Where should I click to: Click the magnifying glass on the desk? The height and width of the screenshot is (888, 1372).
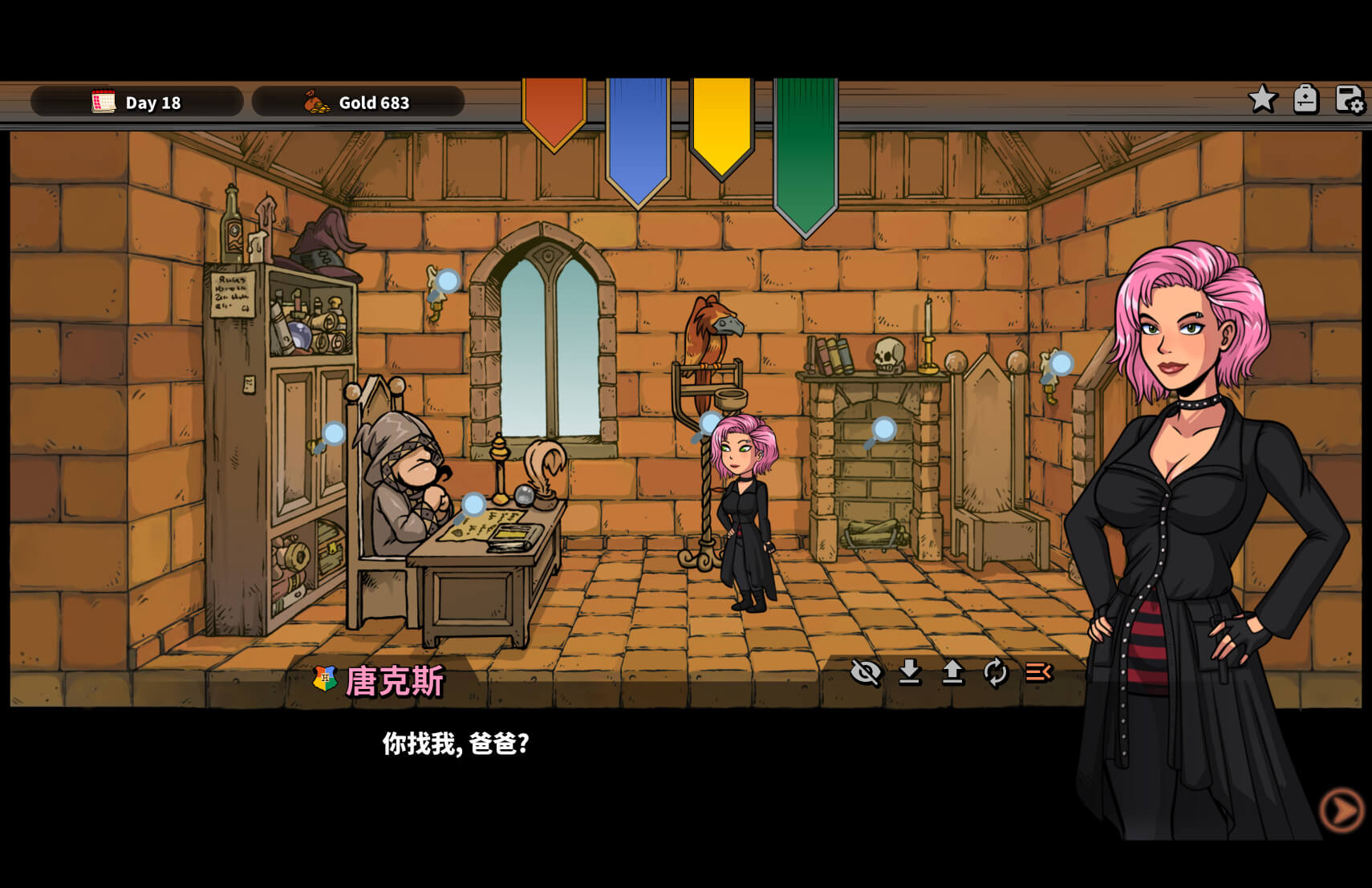click(x=472, y=506)
